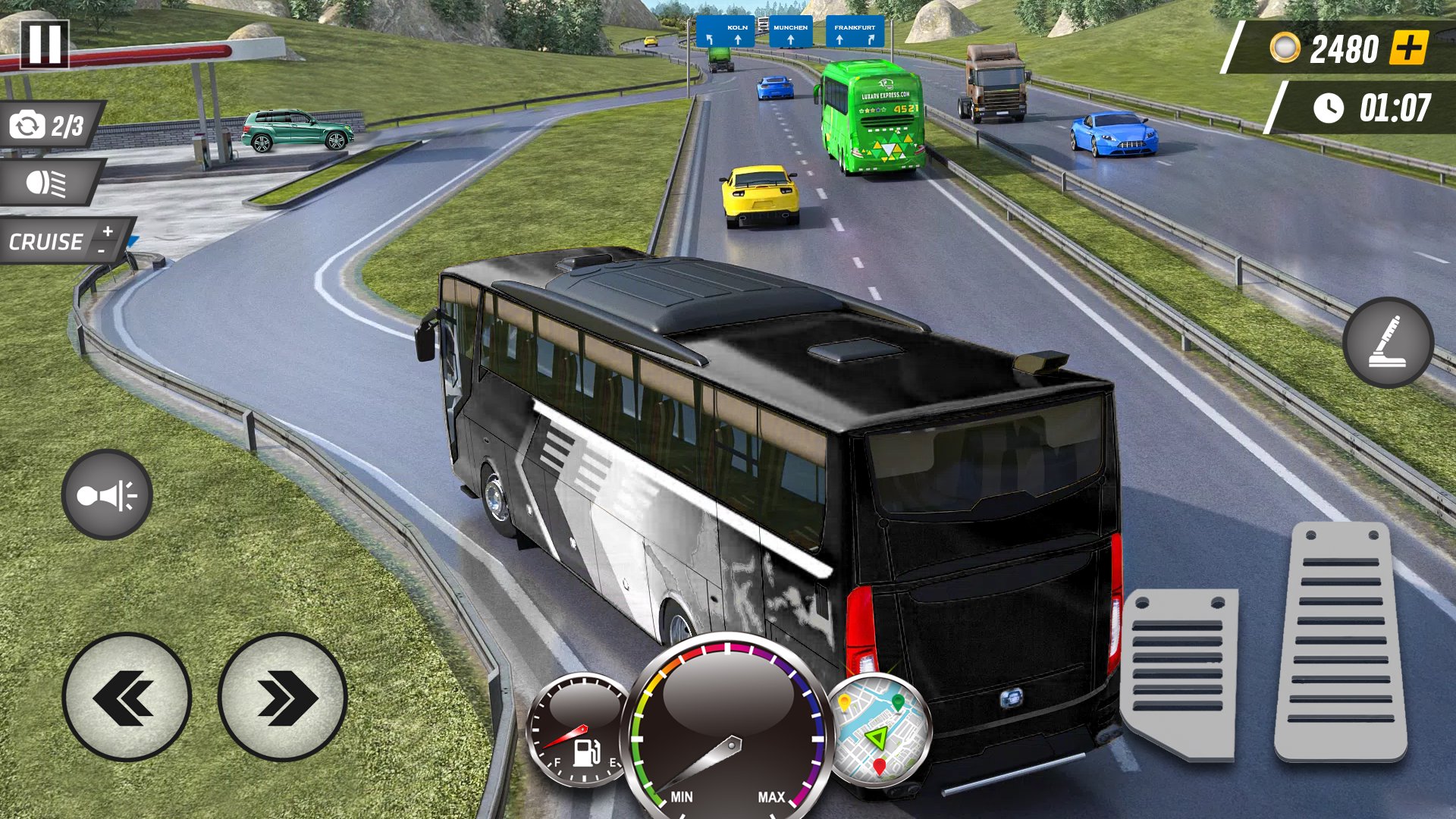Tap the brake pedal
This screenshot has width=1456, height=819.
click(1179, 673)
